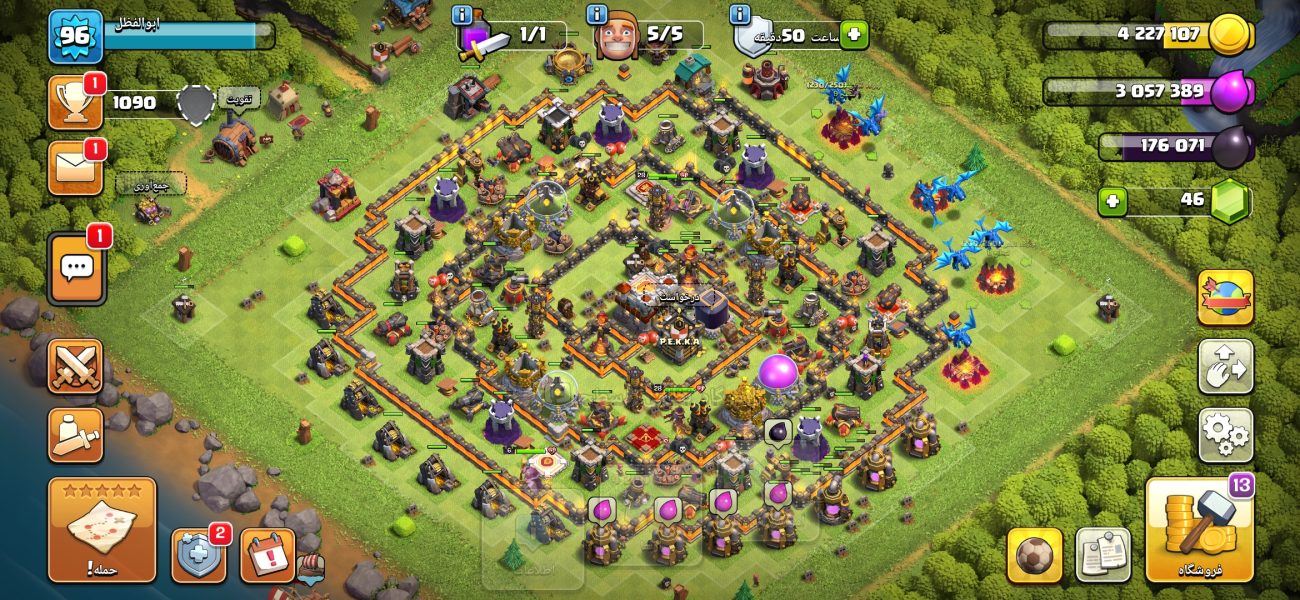This screenshot has height=600, width=1300.
Task: Open the calendar events button
Action: (x=267, y=555)
